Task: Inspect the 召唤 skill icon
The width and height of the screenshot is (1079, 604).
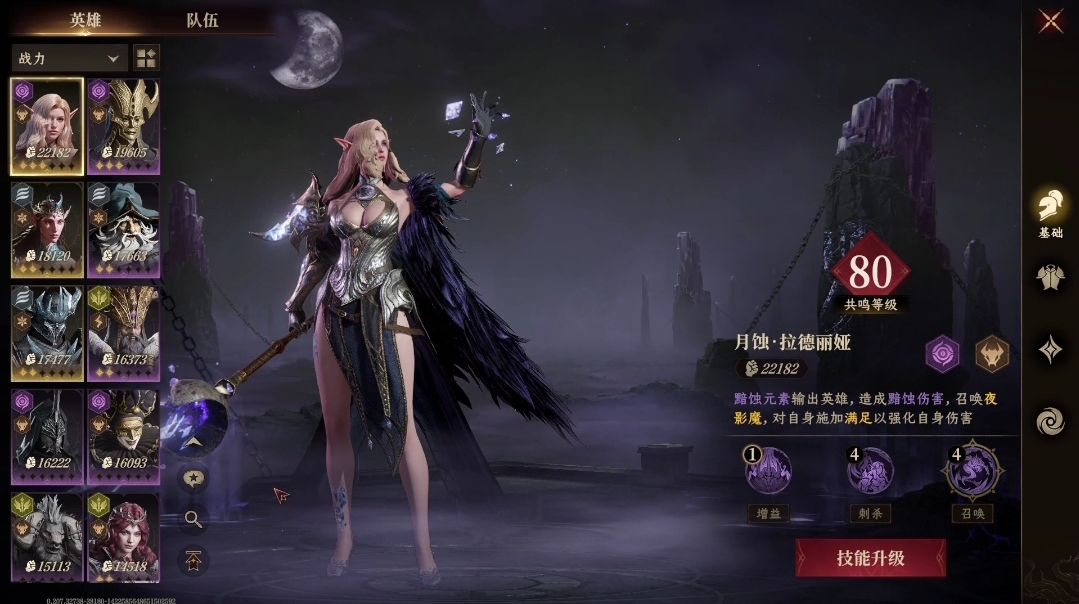Action: coord(973,471)
